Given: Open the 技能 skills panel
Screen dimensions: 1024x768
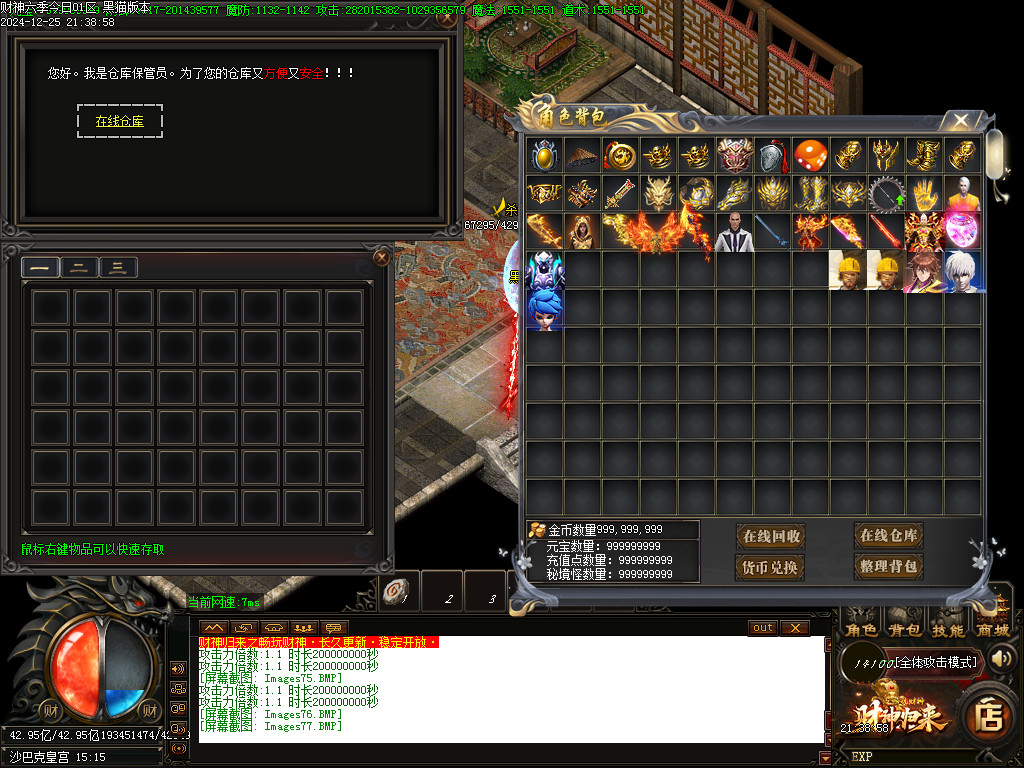Looking at the screenshot, I should (x=948, y=630).
